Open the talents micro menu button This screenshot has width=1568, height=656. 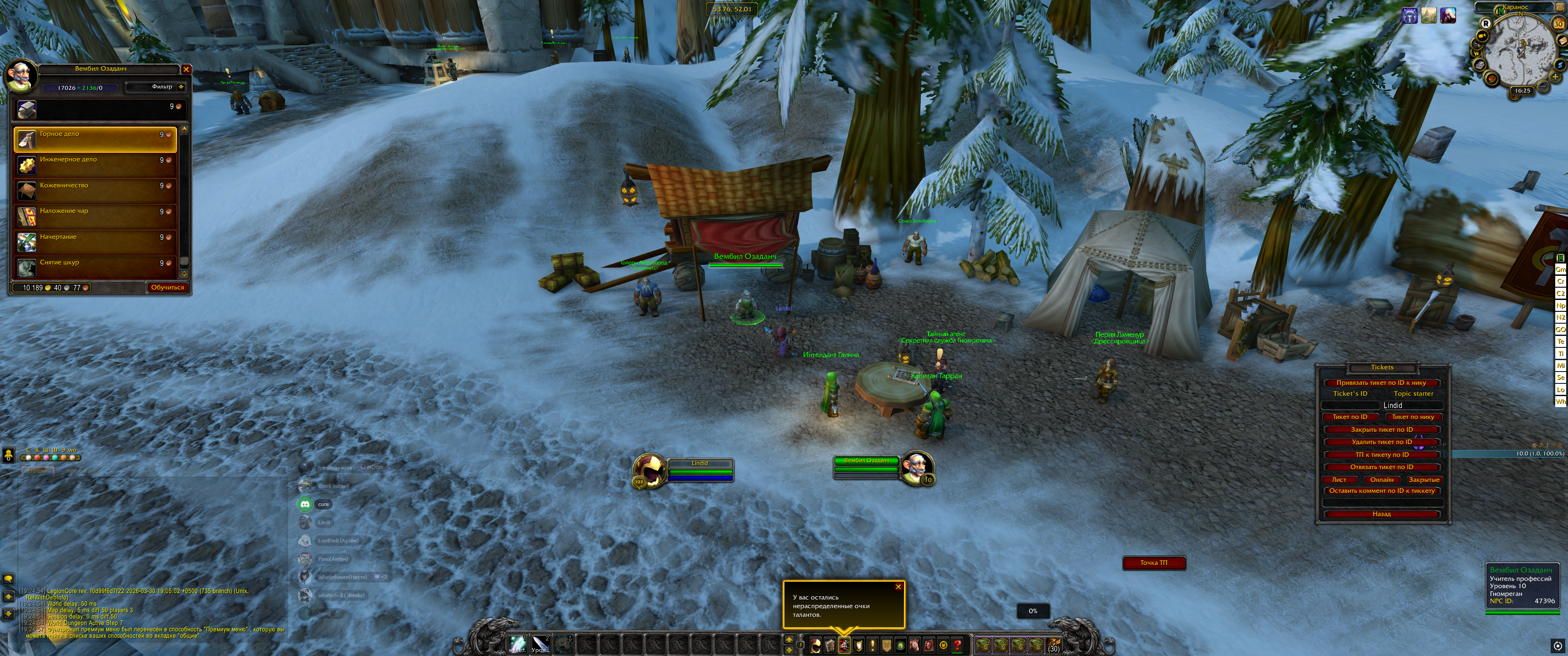844,645
